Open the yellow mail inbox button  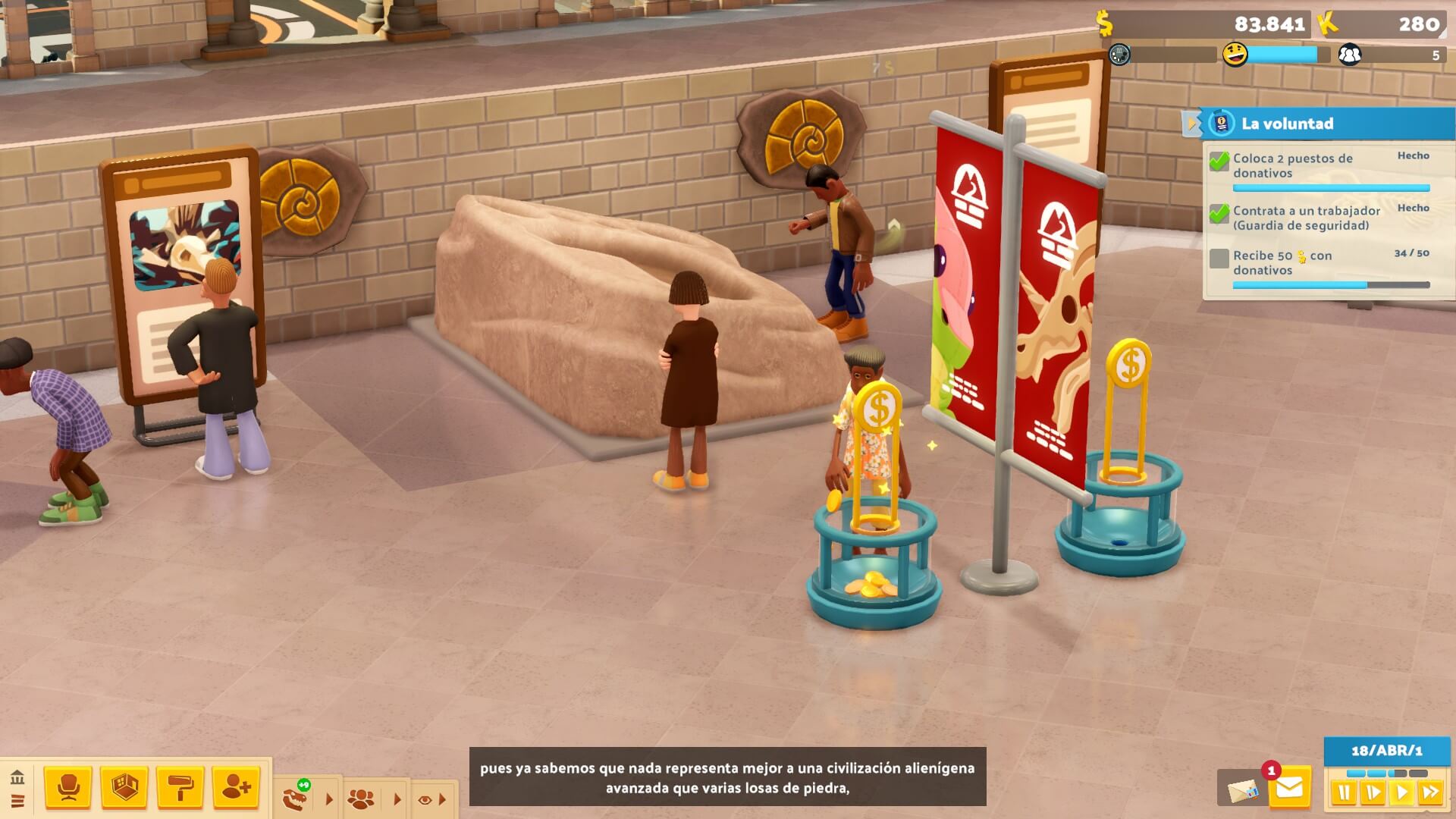point(1289,789)
